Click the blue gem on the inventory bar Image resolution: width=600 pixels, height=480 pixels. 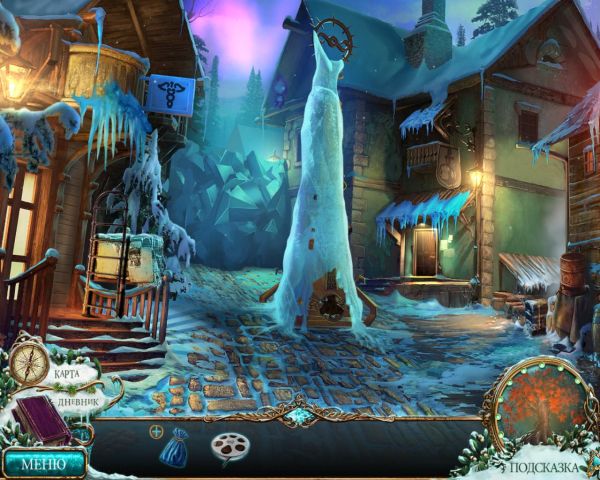[x=299, y=414]
